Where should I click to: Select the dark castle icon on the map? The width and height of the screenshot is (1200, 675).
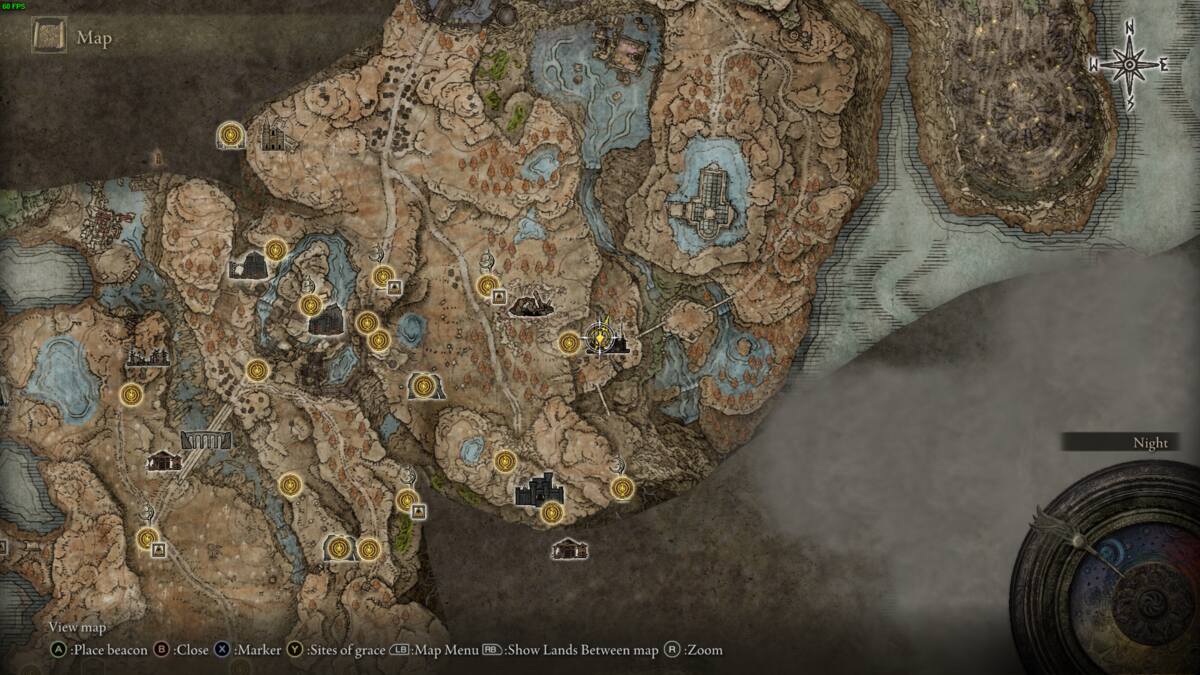pos(540,489)
